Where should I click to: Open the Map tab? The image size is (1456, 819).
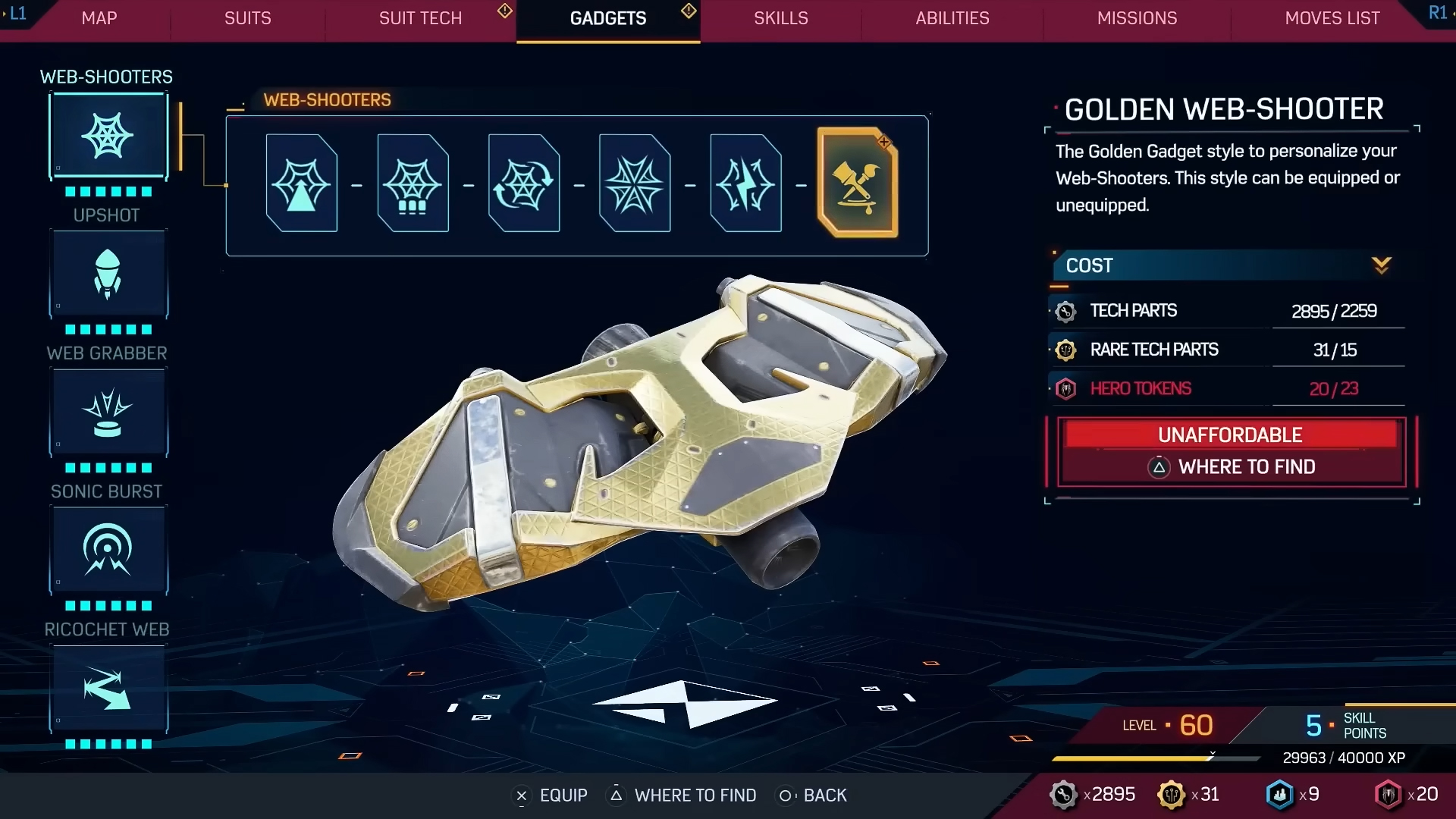(x=99, y=18)
